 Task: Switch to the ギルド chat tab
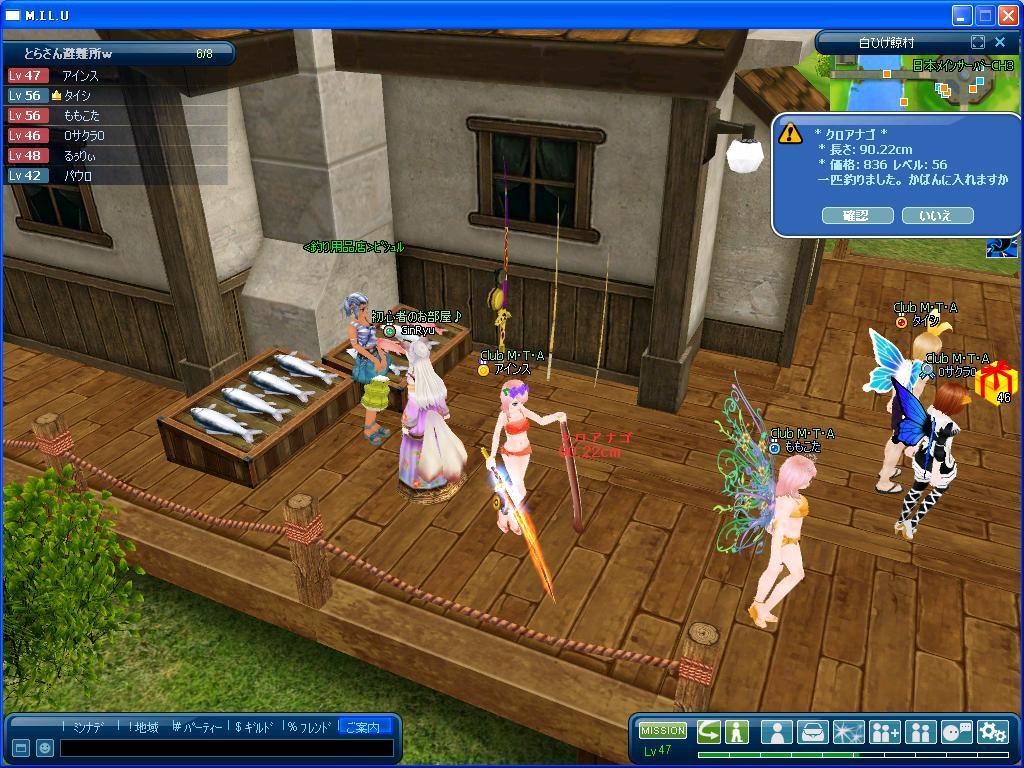(x=254, y=727)
